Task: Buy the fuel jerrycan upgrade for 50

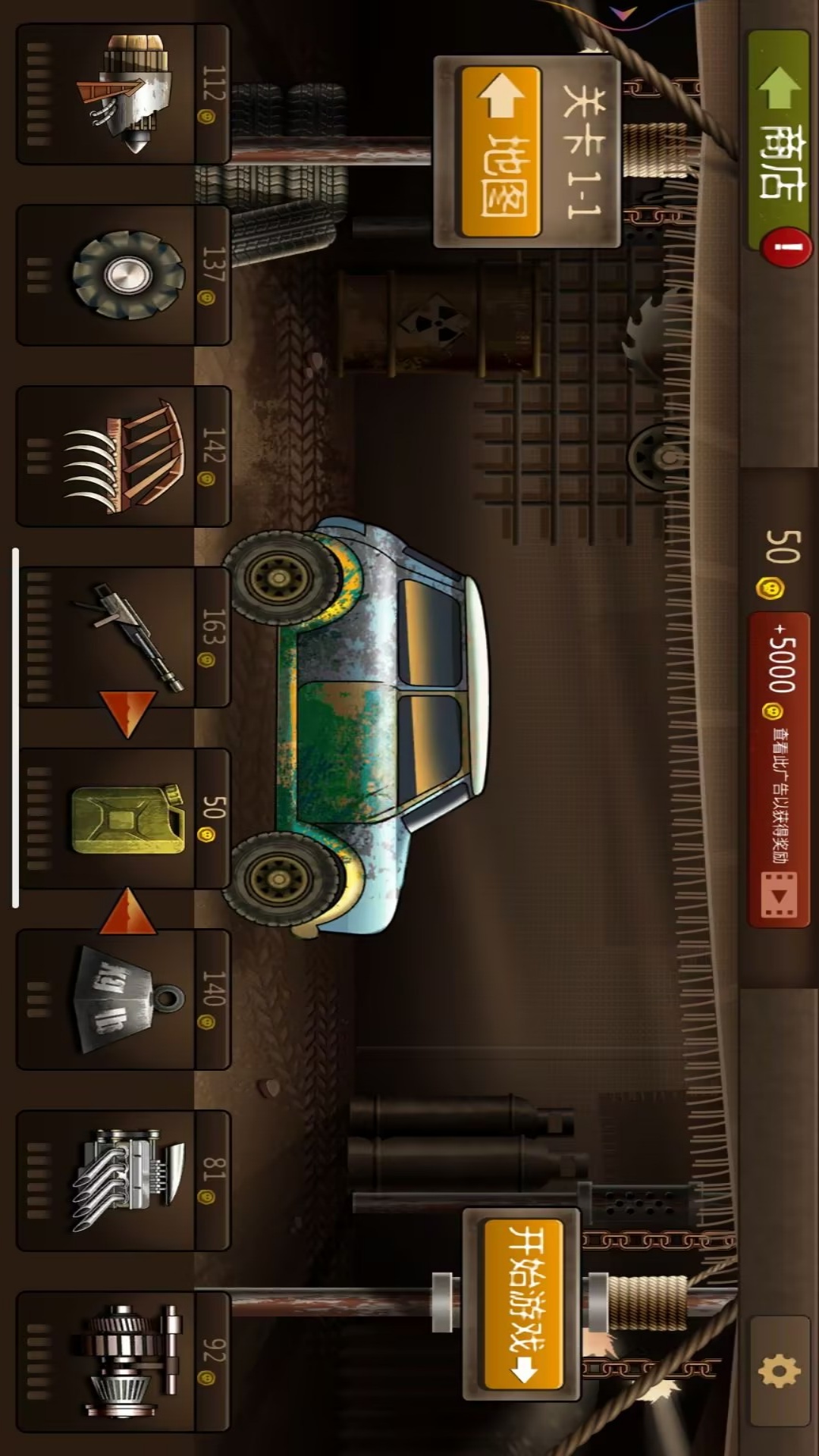Action: [123, 819]
